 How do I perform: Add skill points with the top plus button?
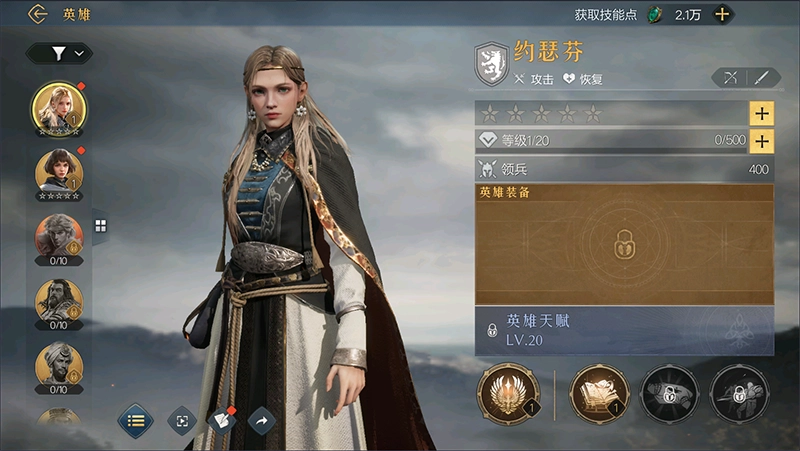tap(721, 14)
